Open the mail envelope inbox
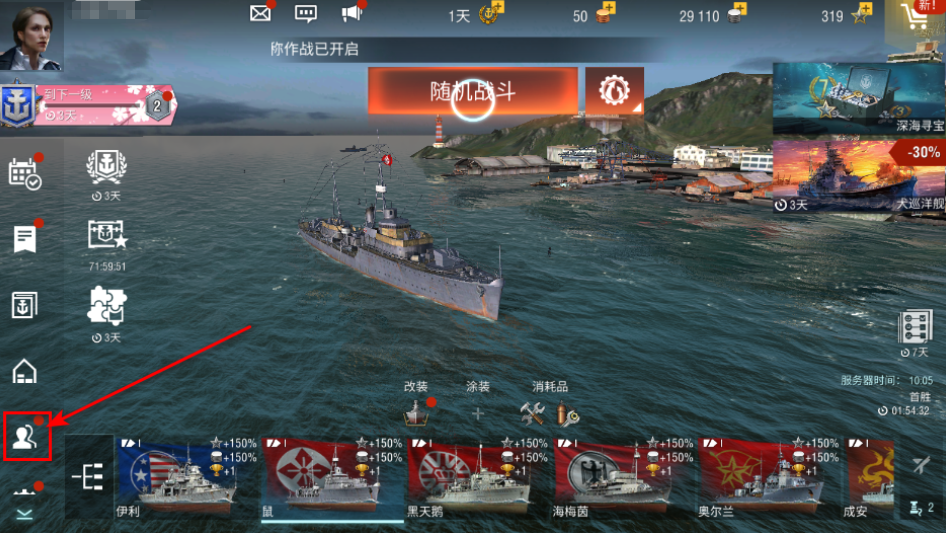946x533 pixels. tap(261, 14)
